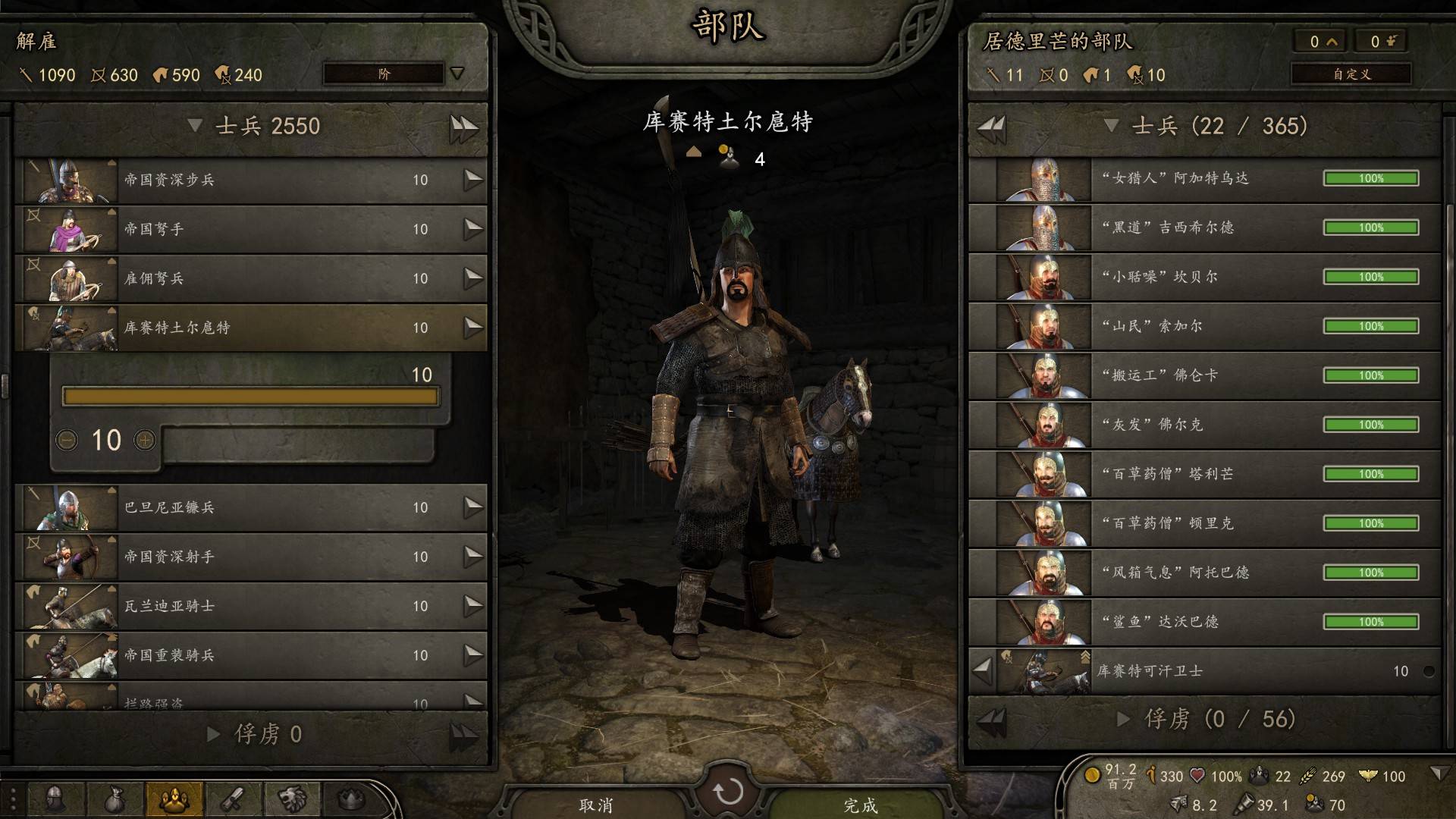Viewport: 1456px width, 819px height.
Task: Adjust the yellow troop quantity slider
Action: click(x=250, y=396)
